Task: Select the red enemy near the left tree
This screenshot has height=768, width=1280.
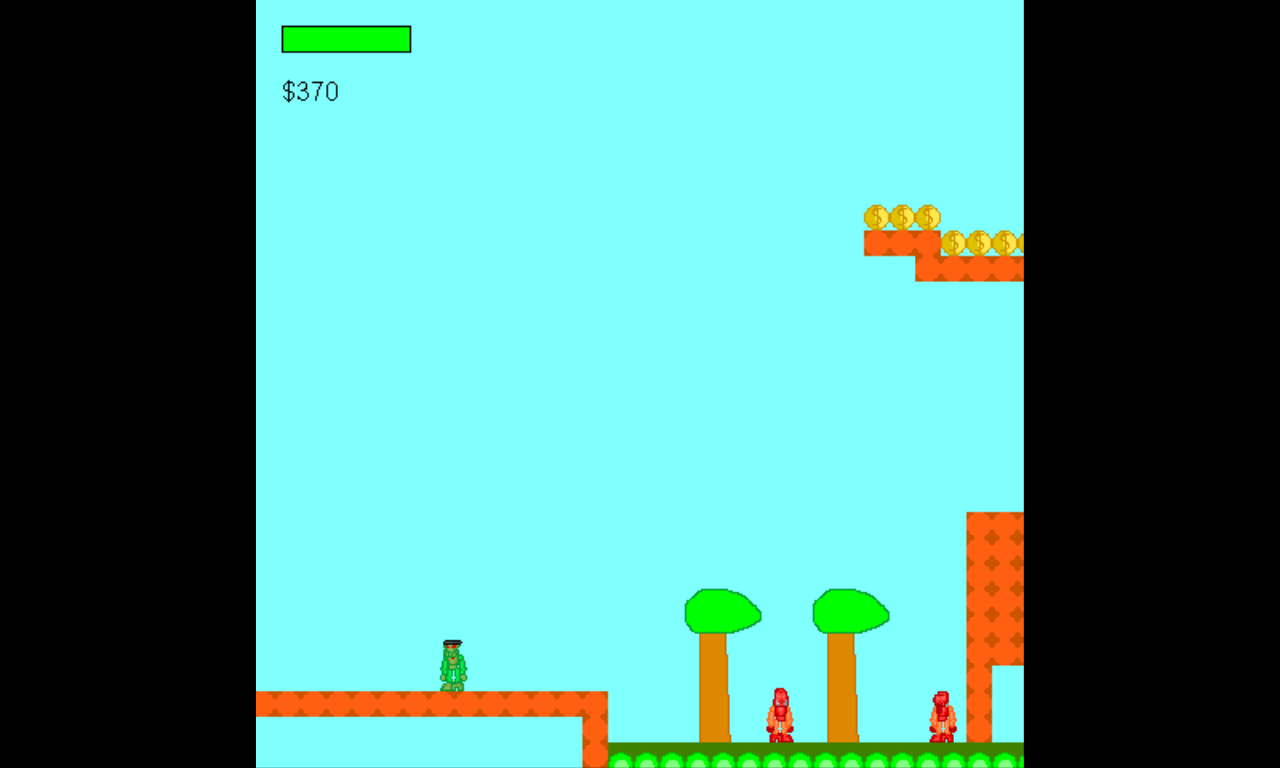Action: tap(779, 713)
